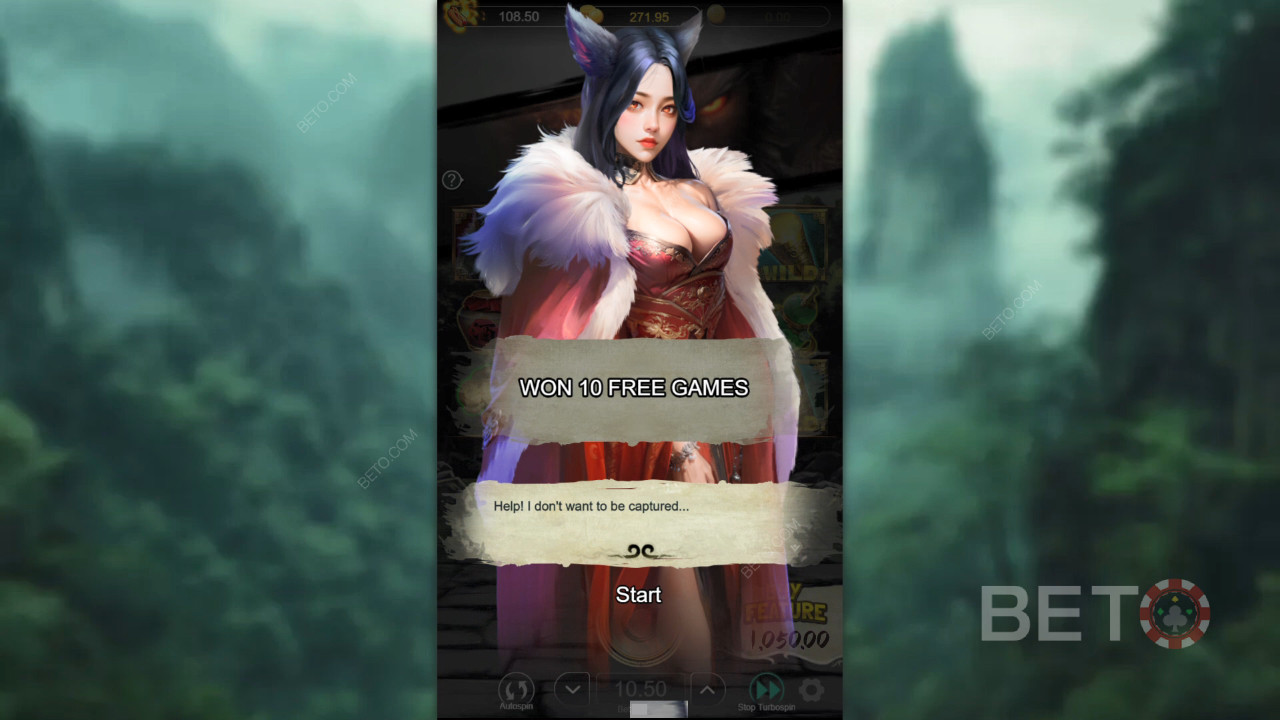Open the question mark help icon
The image size is (1280, 720).
tap(452, 180)
